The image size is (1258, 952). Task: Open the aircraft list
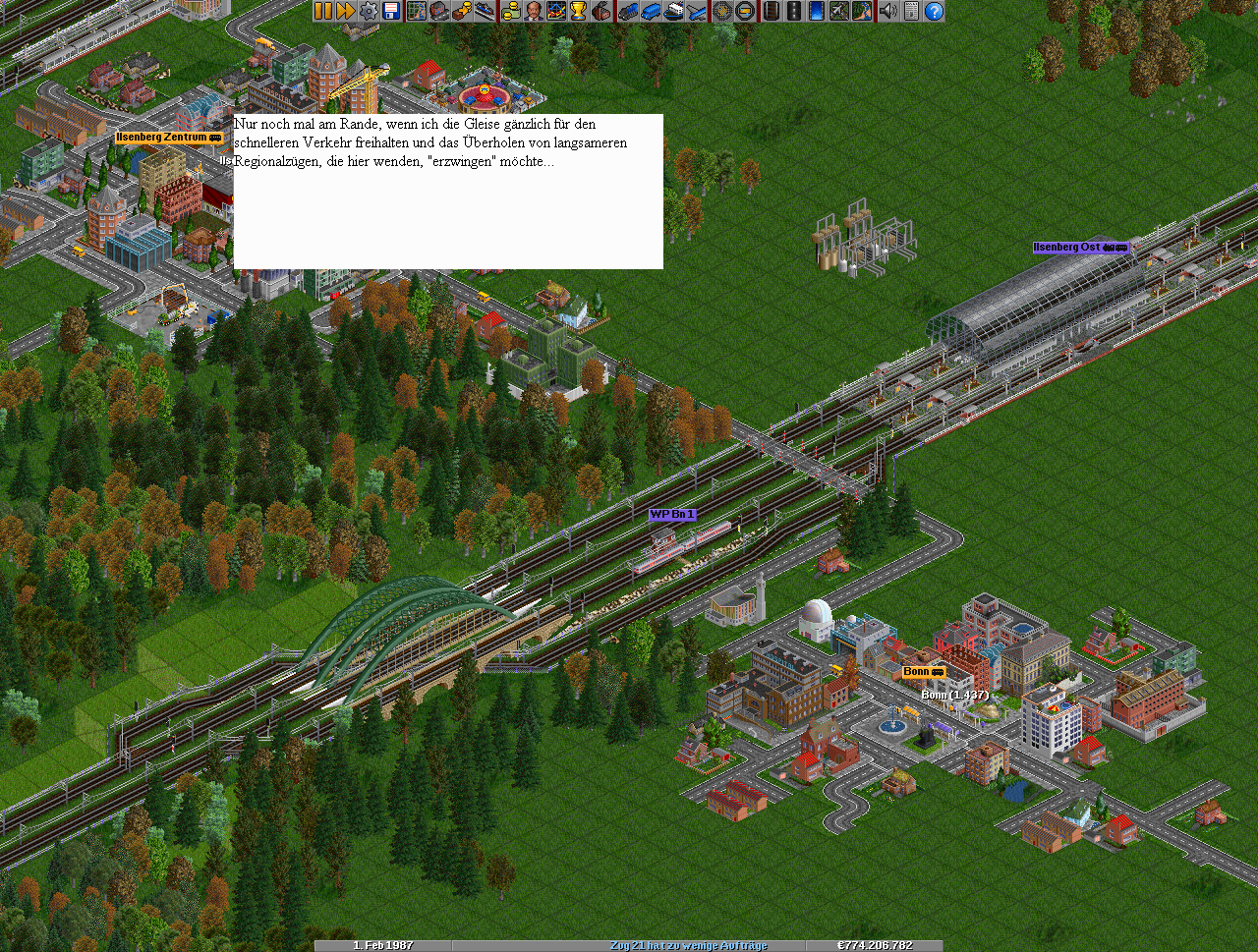(x=697, y=11)
